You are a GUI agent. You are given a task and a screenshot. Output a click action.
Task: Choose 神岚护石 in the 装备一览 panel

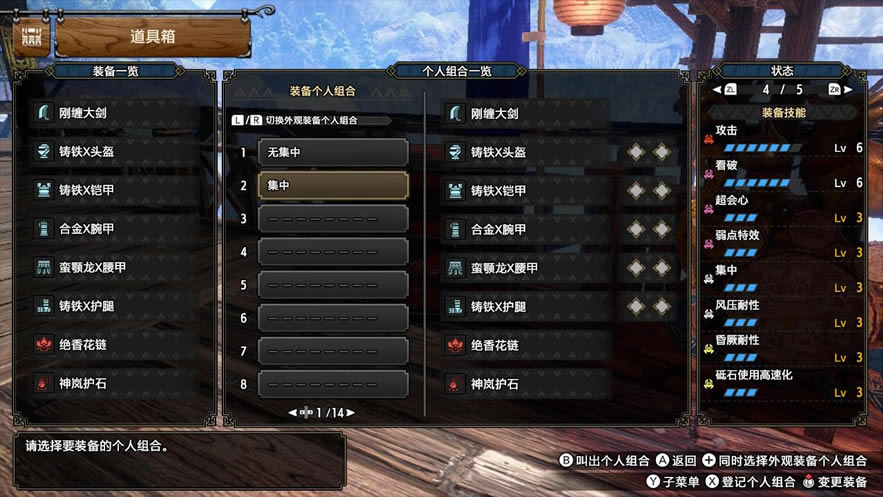pos(120,383)
